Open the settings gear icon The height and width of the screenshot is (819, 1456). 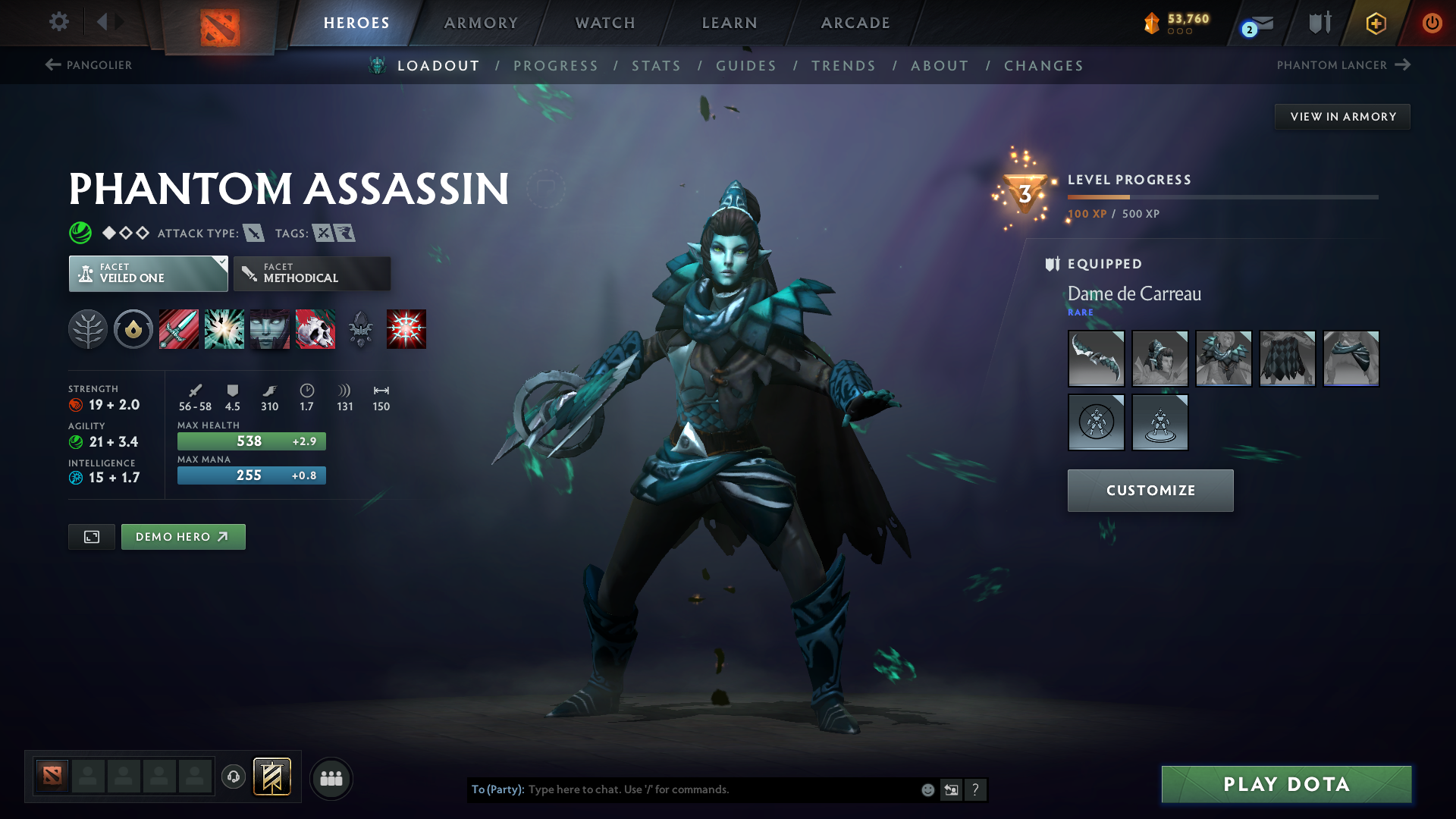point(58,23)
